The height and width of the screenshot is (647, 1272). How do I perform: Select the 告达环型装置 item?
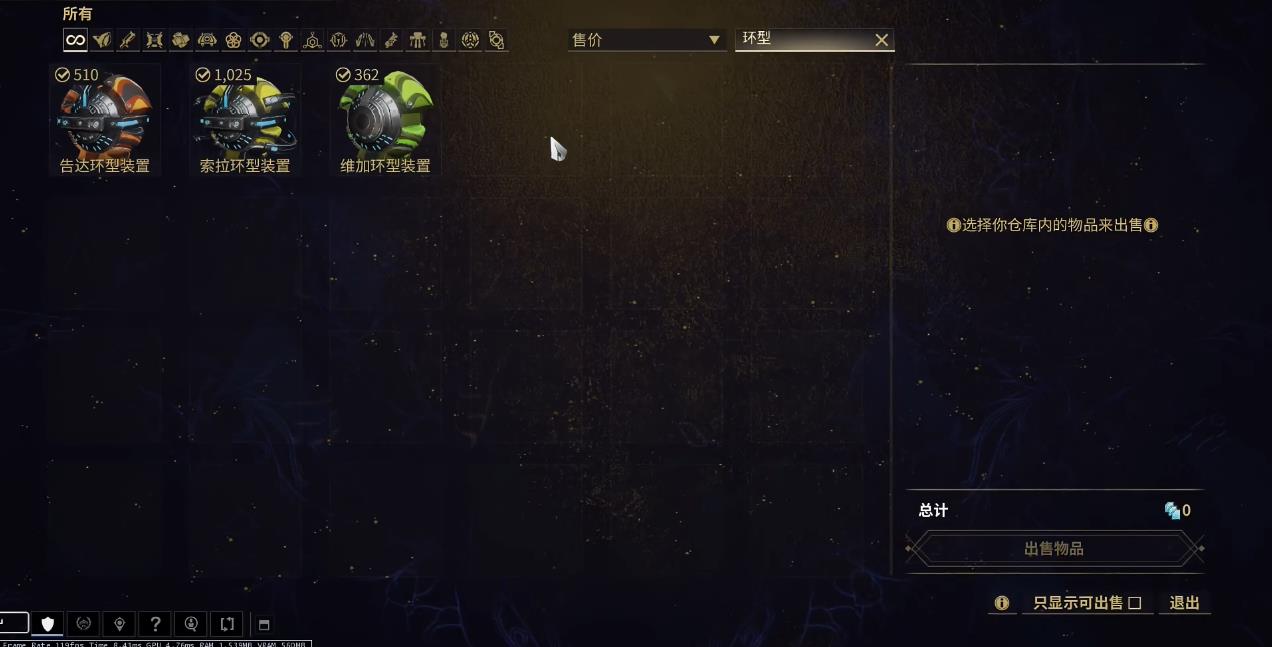pyautogui.click(x=104, y=120)
